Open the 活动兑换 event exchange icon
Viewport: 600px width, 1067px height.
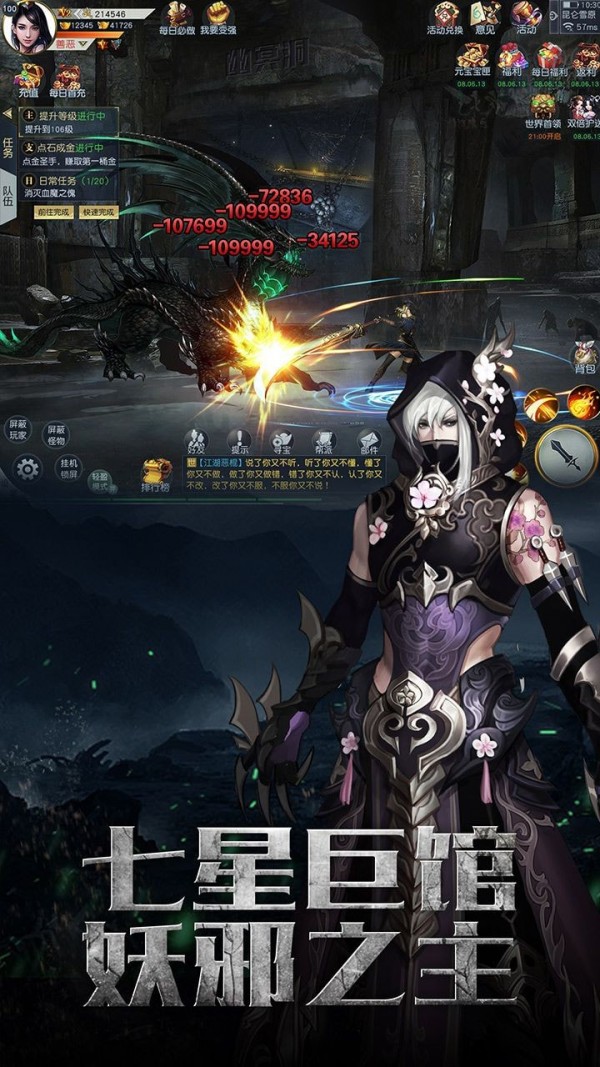(x=444, y=17)
